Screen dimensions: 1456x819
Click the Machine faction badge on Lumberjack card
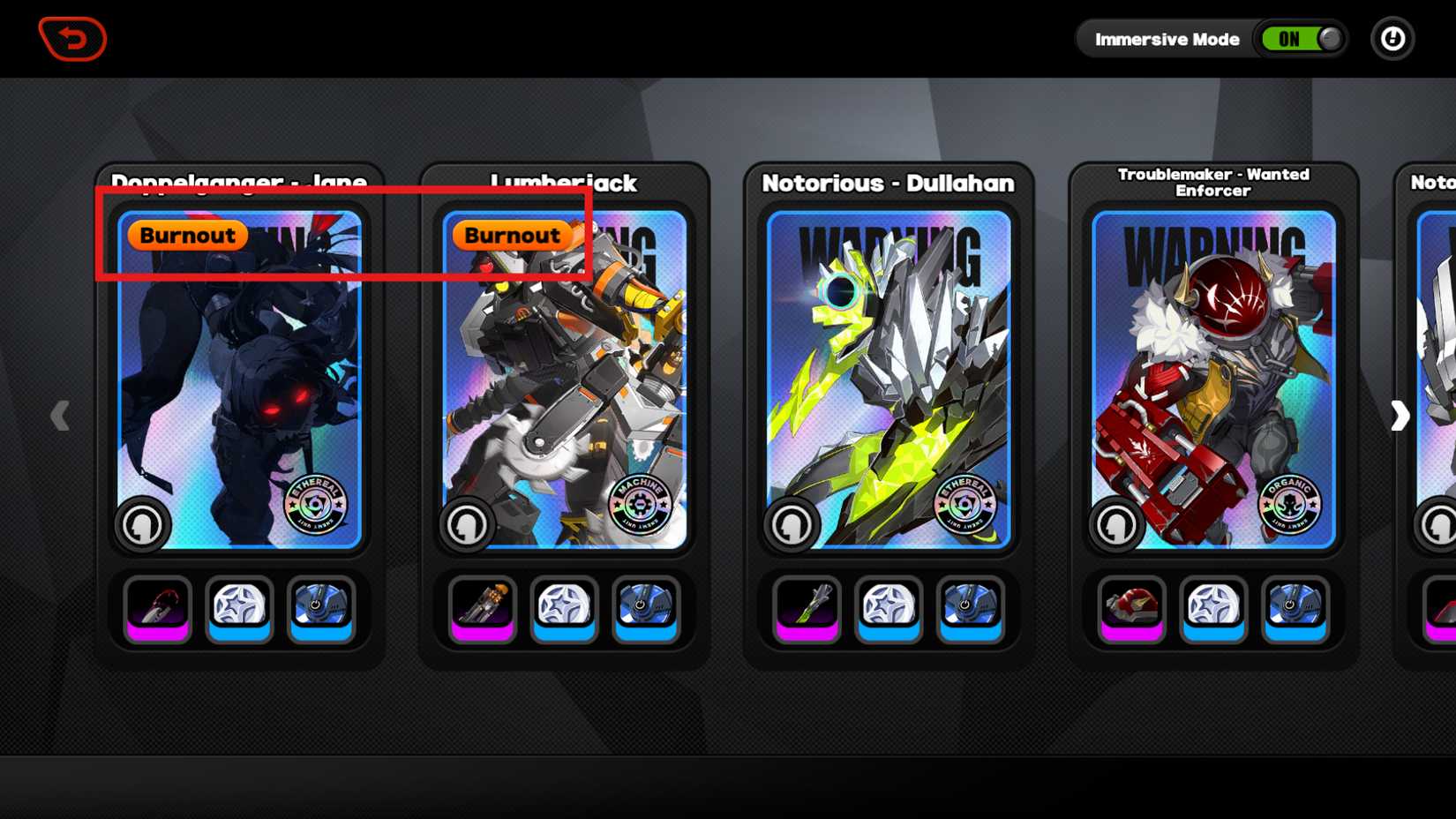(642, 506)
